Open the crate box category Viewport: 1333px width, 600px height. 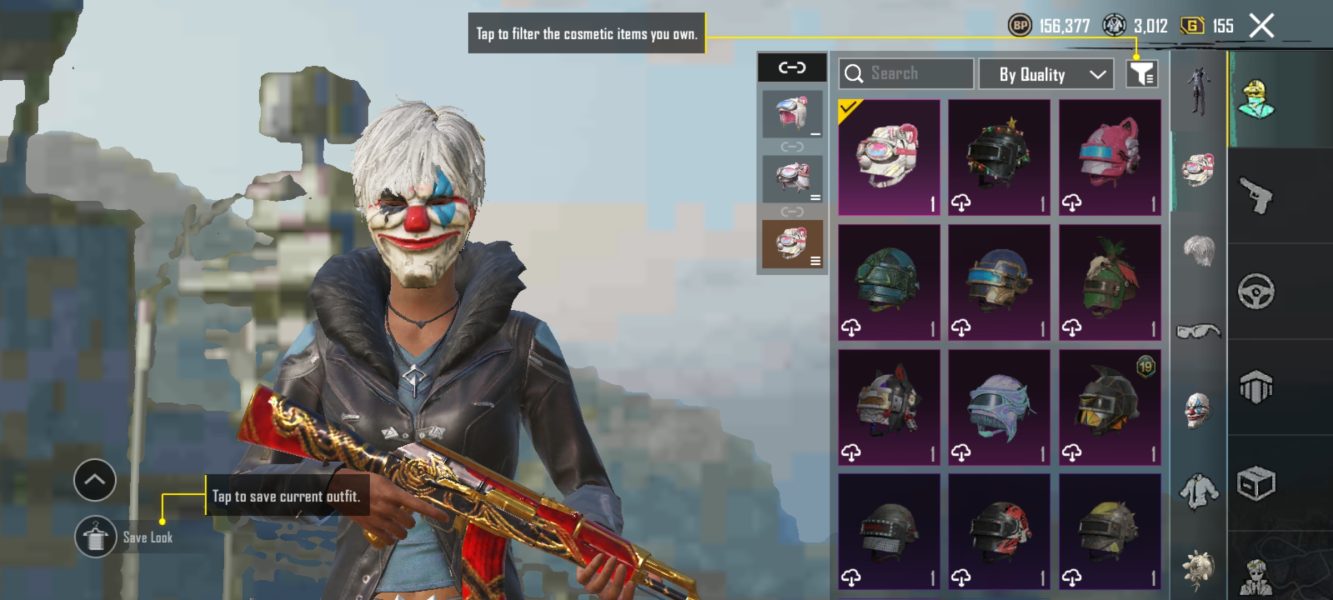pyautogui.click(x=1256, y=484)
